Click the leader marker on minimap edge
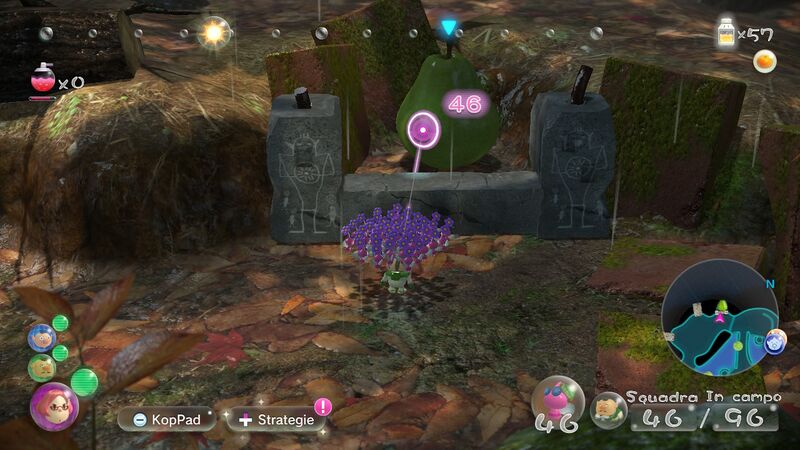 coord(775,342)
